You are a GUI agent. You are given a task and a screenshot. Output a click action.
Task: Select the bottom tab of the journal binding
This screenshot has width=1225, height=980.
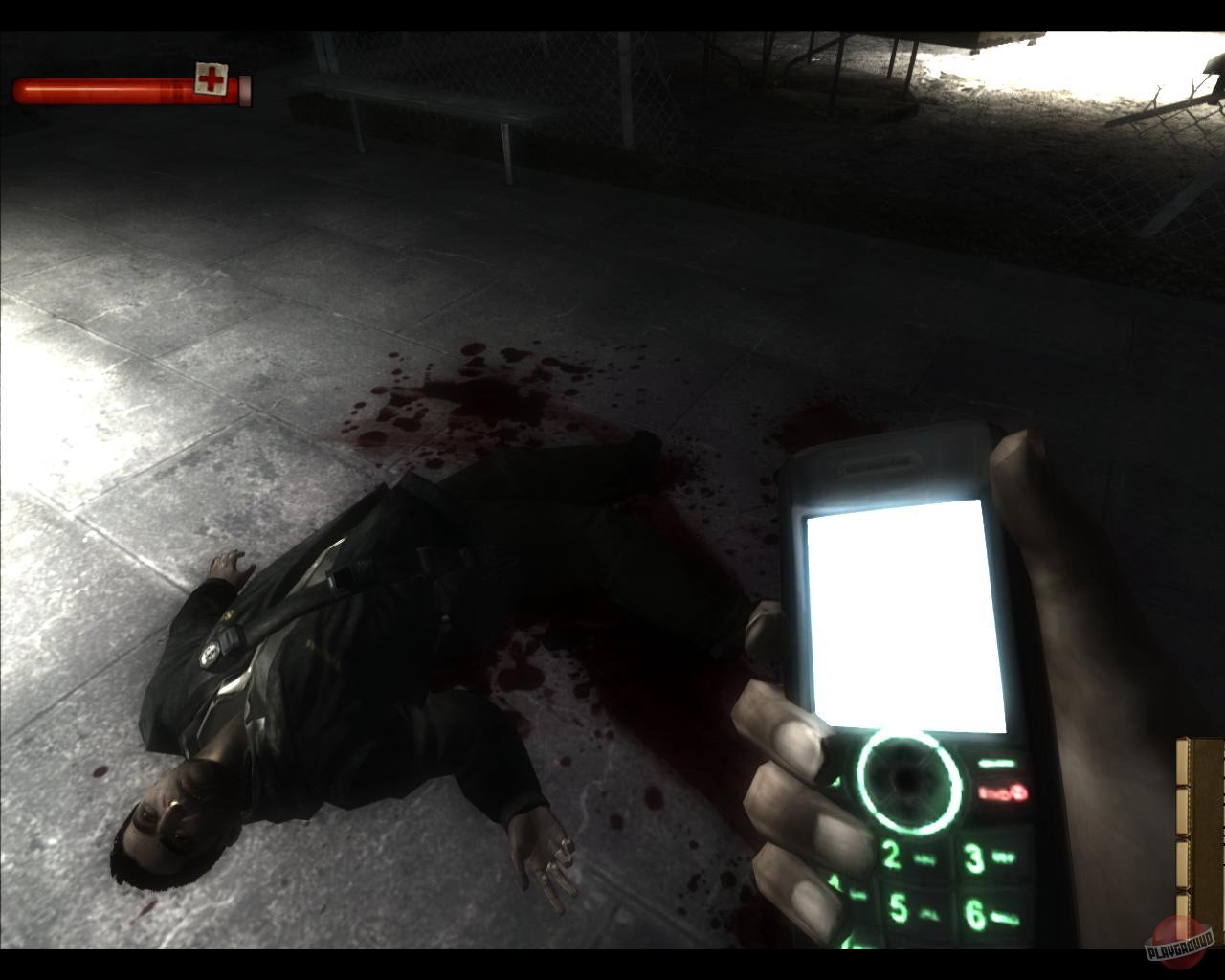click(x=1182, y=914)
